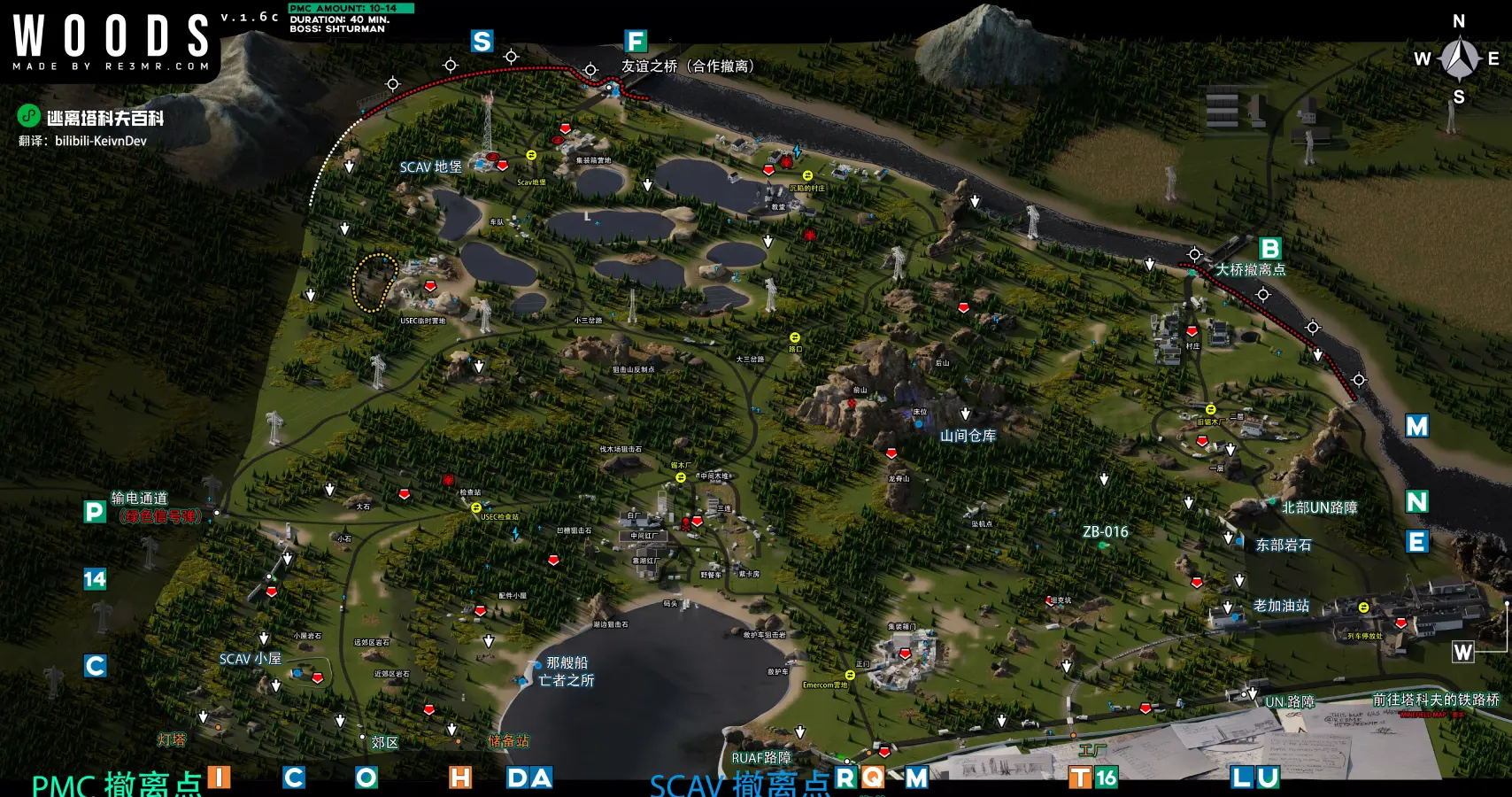Choose the RUAF路障 extraction label

pyautogui.click(x=761, y=758)
